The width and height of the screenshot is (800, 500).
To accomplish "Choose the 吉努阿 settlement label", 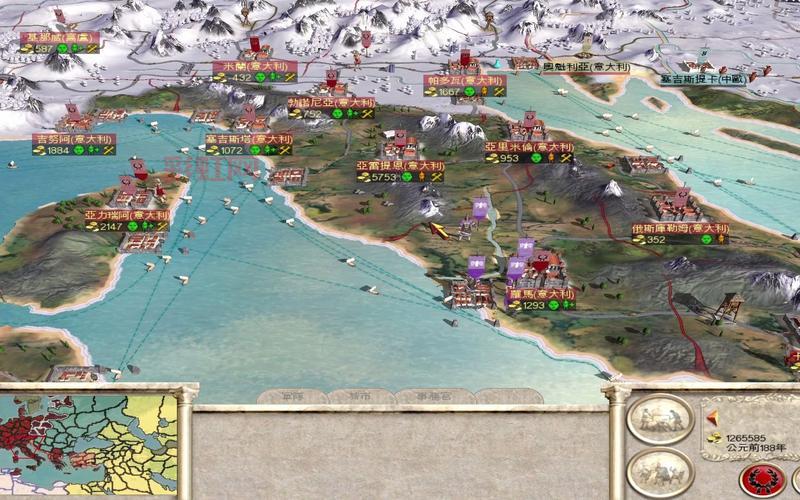I will coord(64,139).
